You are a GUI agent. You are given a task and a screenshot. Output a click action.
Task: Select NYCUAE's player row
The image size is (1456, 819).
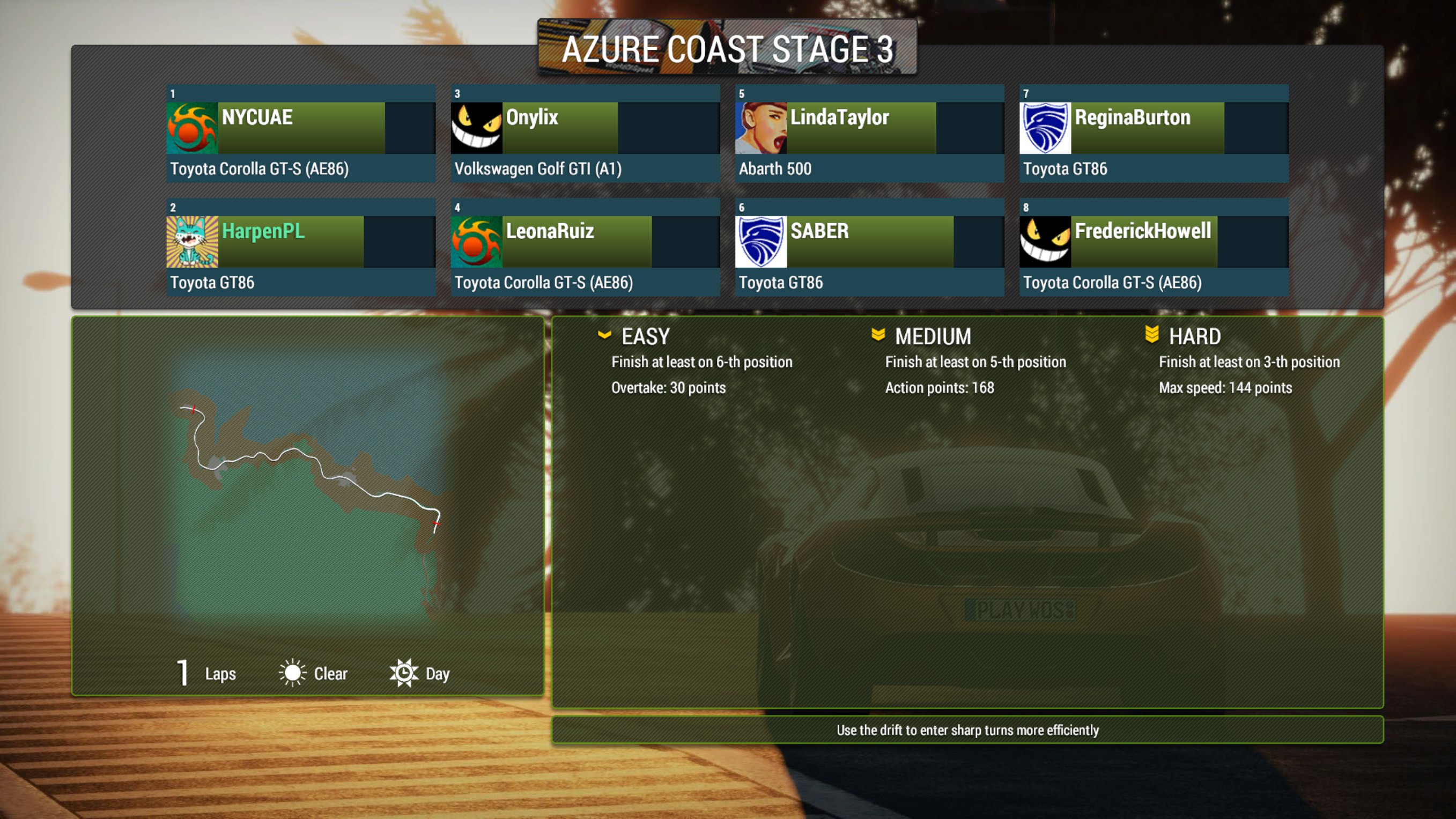click(x=301, y=134)
